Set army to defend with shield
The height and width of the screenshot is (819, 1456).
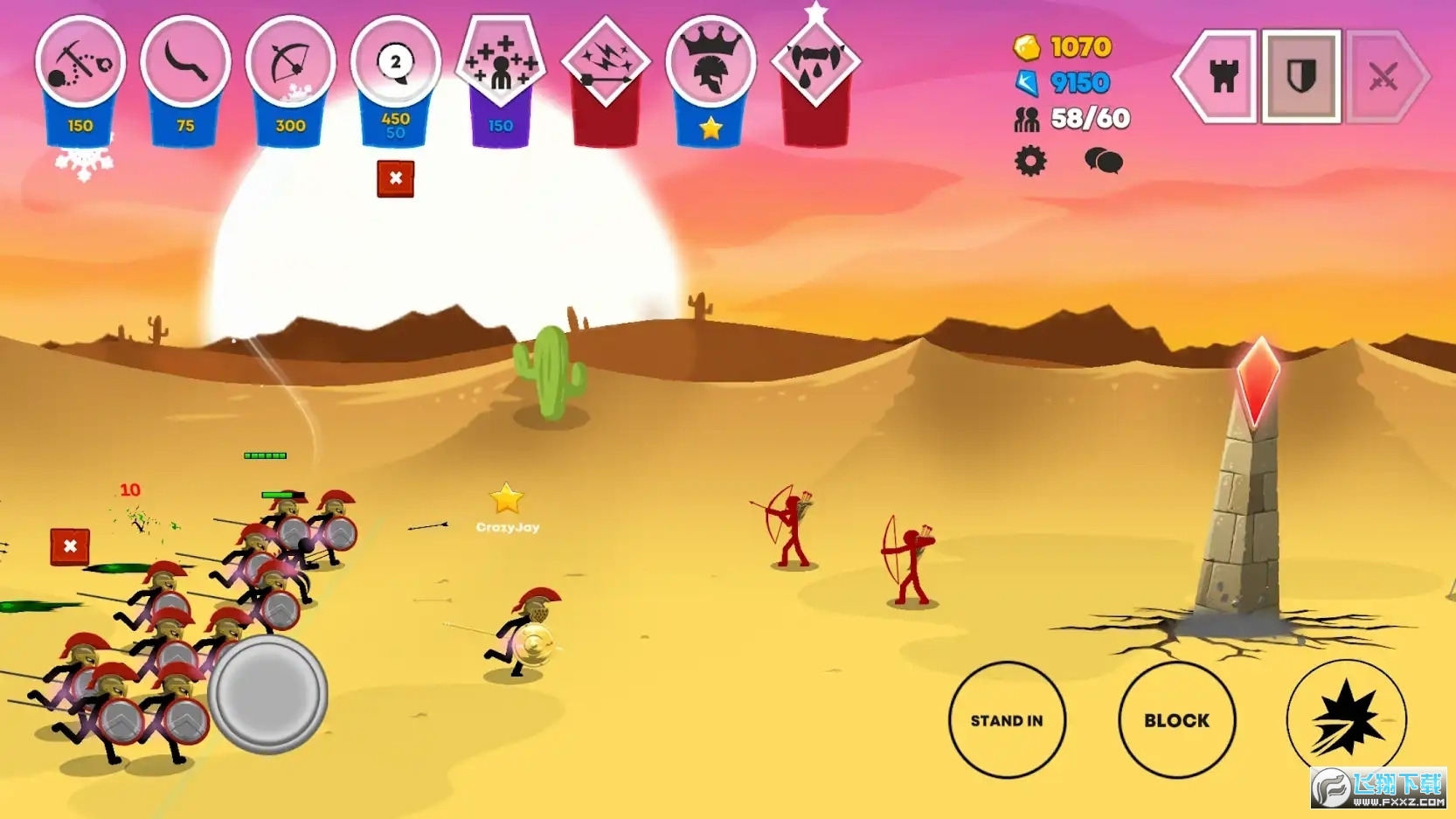[1301, 77]
